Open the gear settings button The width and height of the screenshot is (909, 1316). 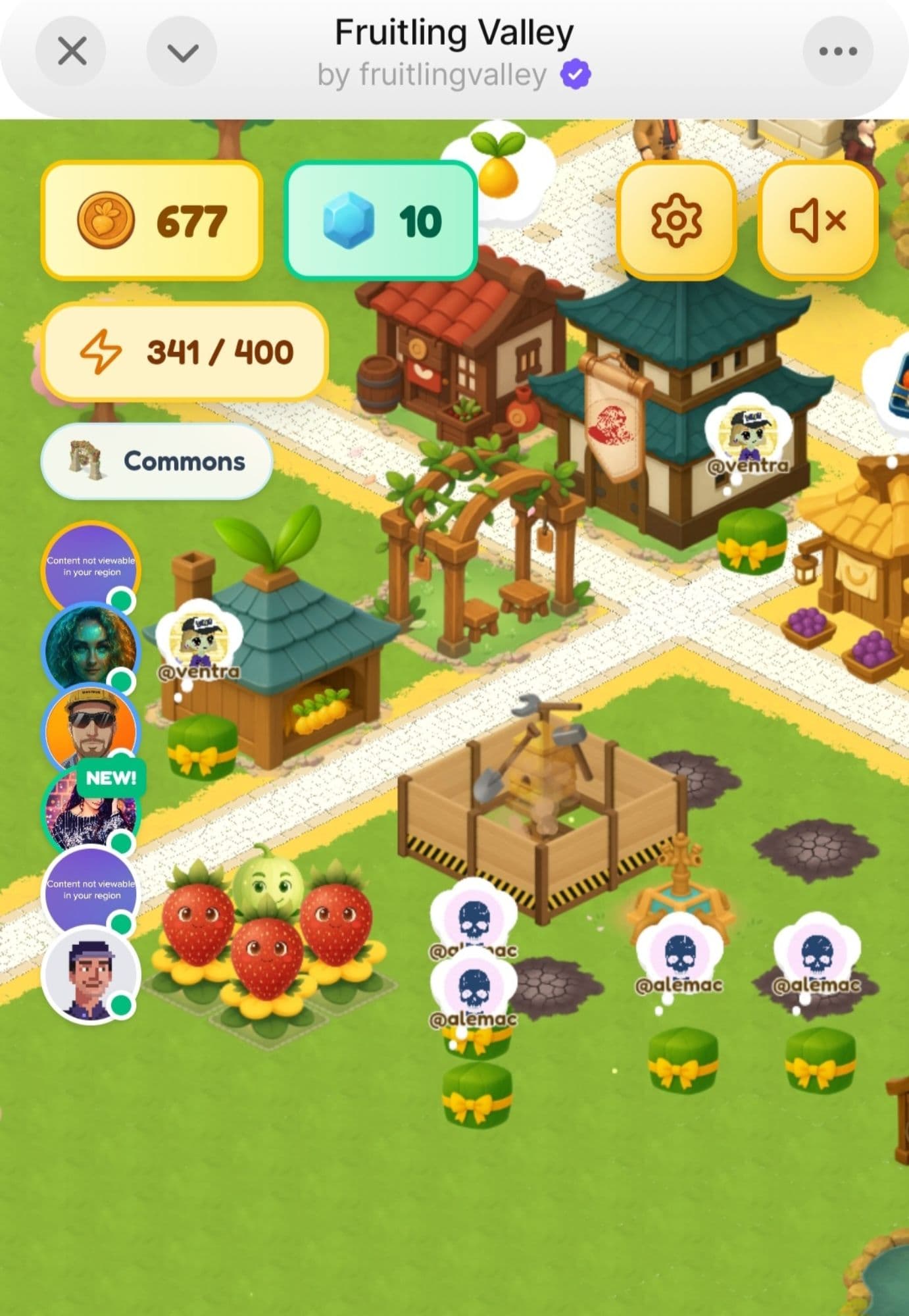(x=676, y=220)
